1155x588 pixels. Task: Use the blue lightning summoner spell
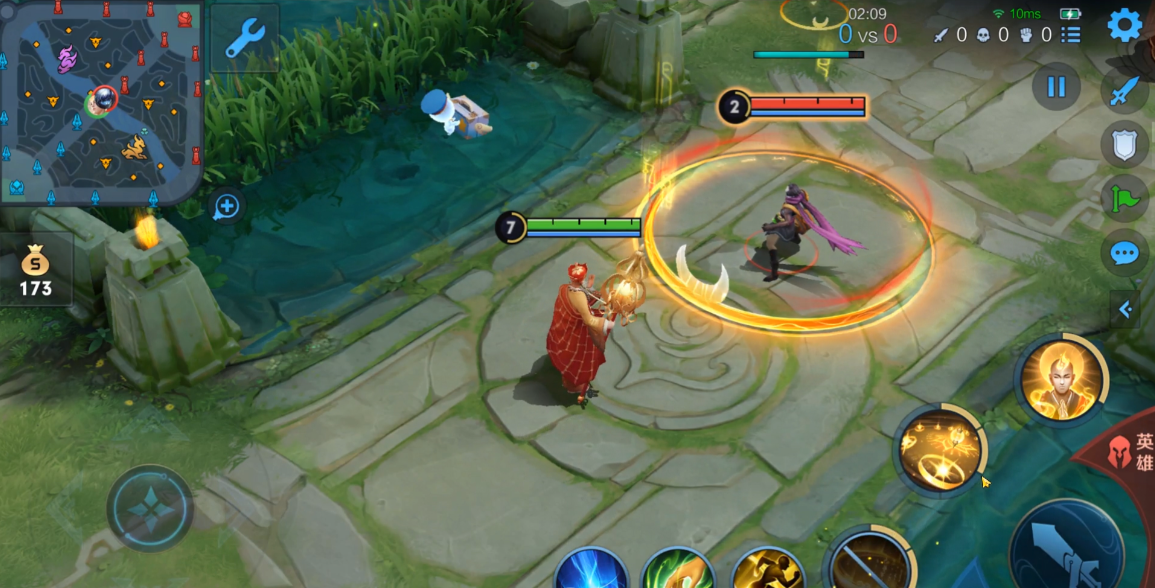(x=591, y=570)
